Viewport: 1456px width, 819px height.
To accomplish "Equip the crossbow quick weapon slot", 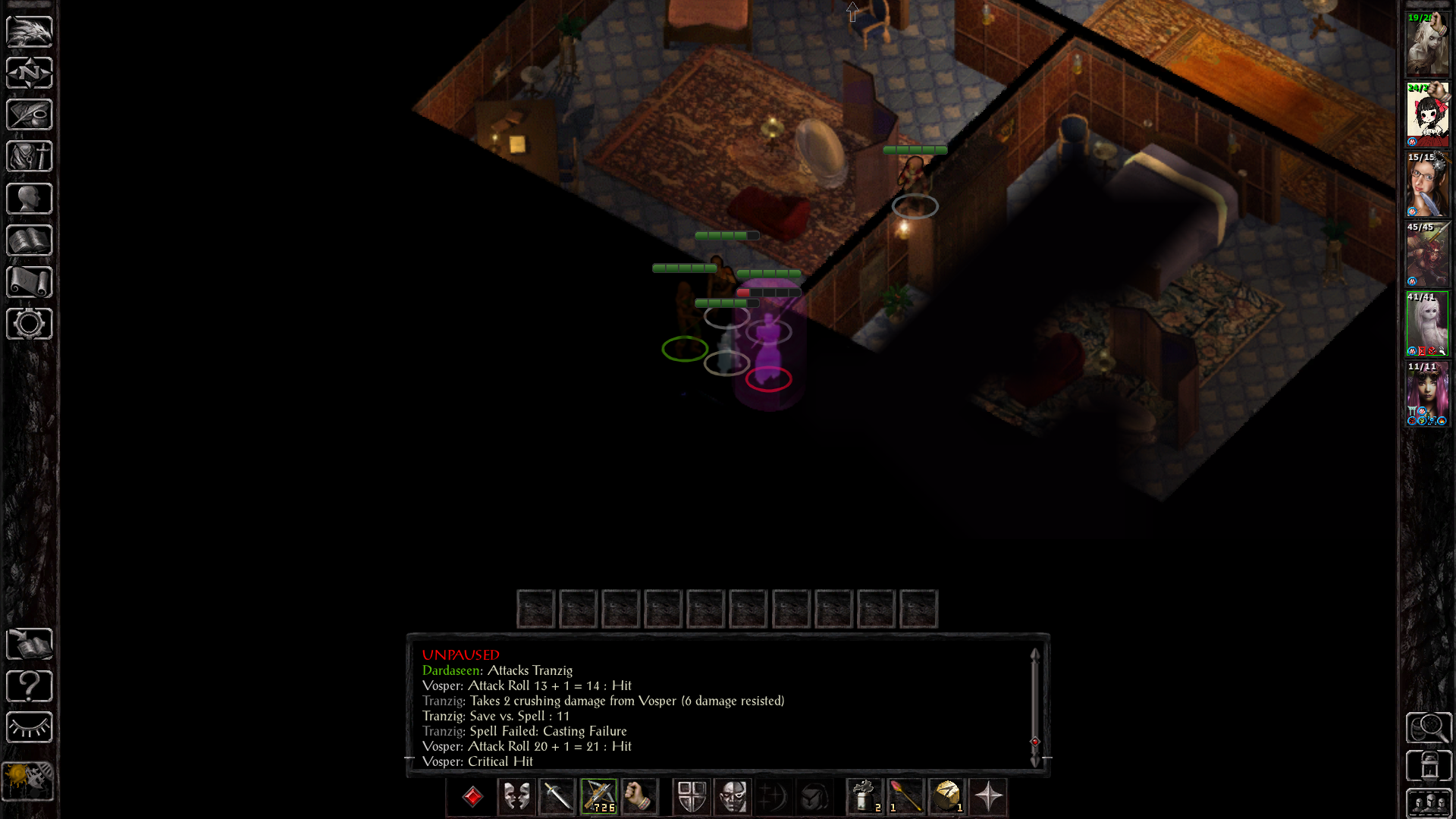I will (599, 796).
